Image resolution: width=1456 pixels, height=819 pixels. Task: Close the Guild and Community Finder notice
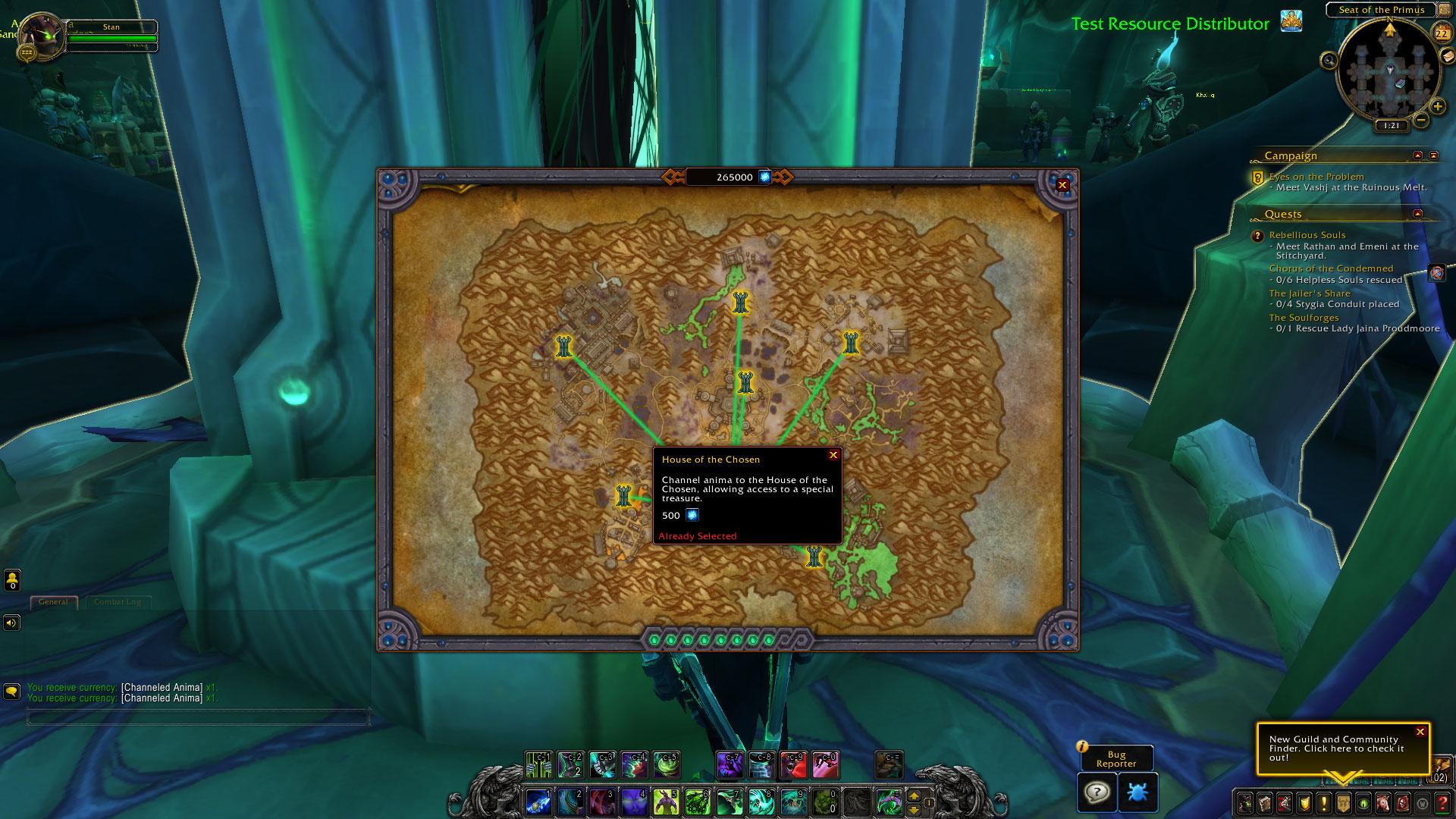coord(1420,732)
